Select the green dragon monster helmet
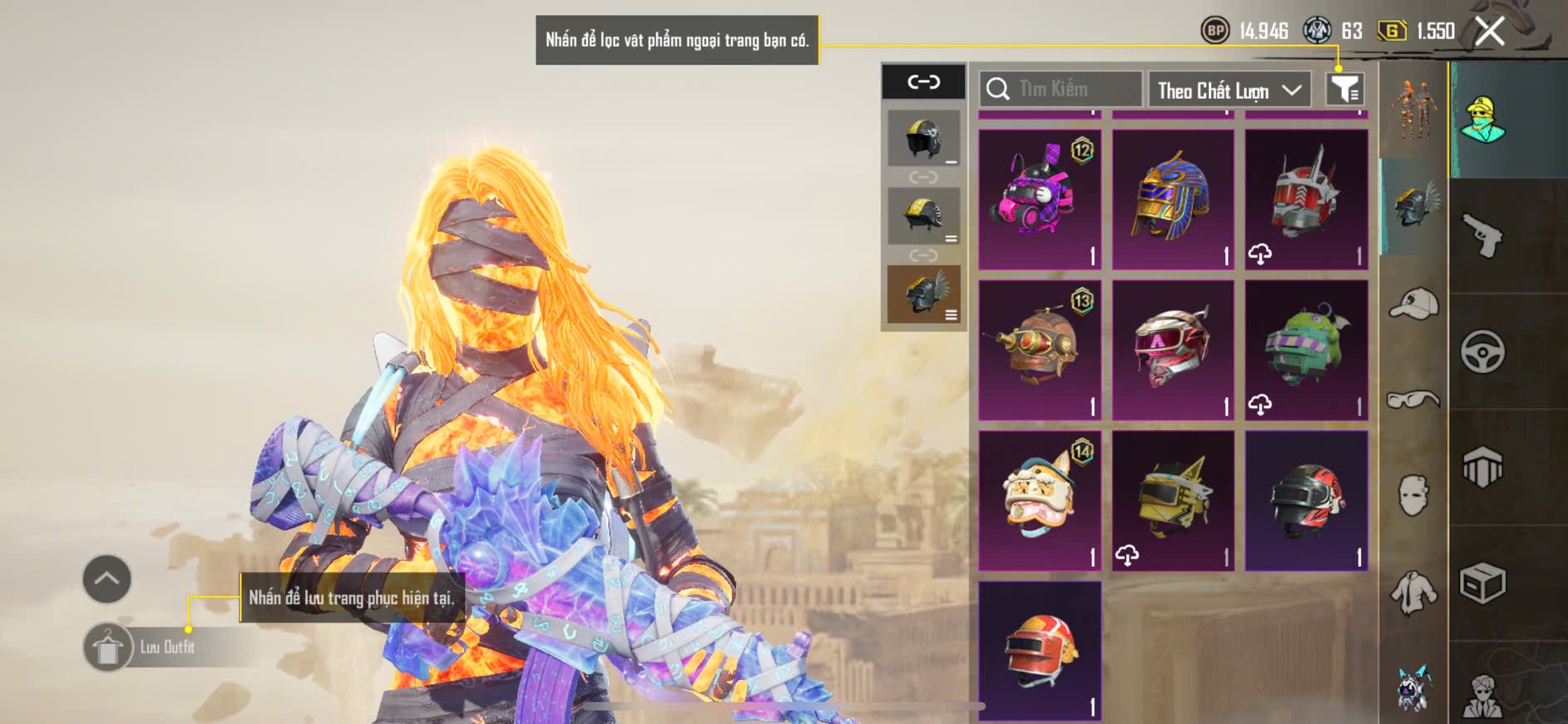 pyautogui.click(x=1306, y=350)
